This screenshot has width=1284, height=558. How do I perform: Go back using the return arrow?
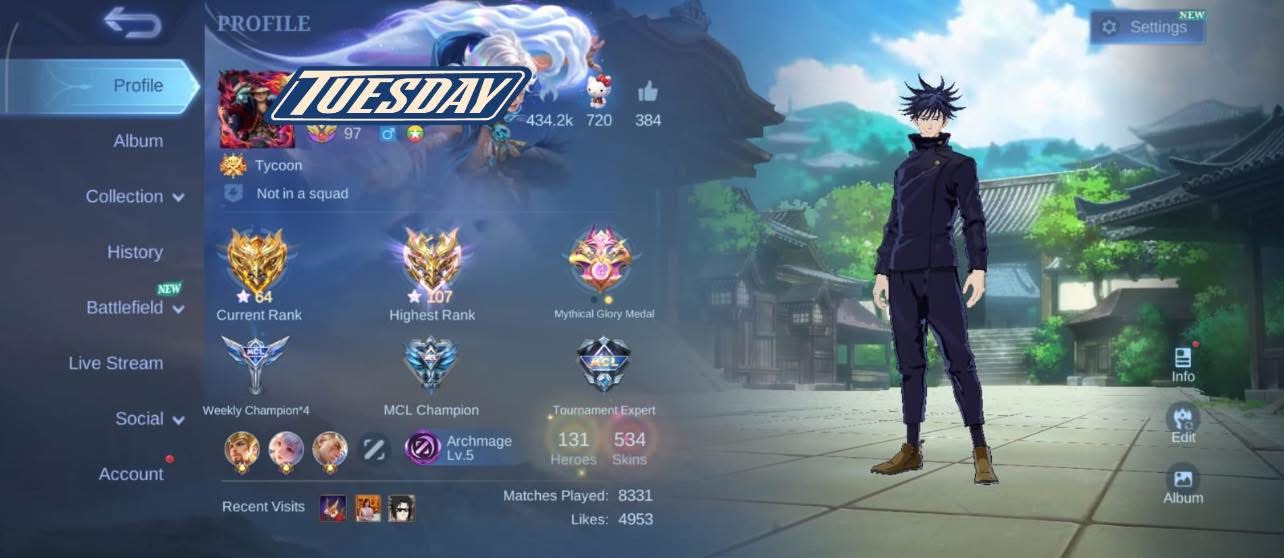(x=132, y=23)
